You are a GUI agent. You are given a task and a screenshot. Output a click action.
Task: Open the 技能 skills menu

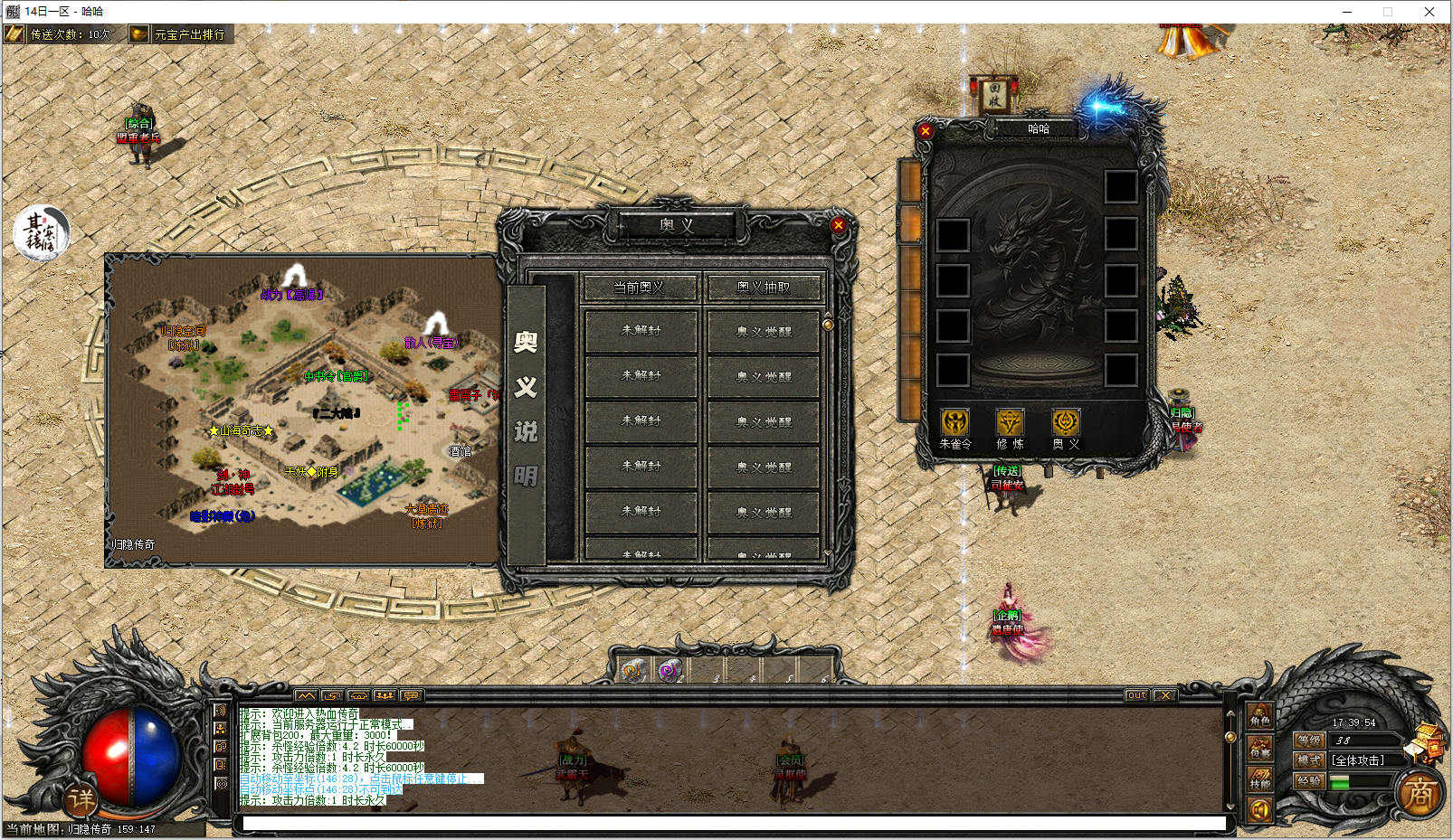pyautogui.click(x=1260, y=779)
